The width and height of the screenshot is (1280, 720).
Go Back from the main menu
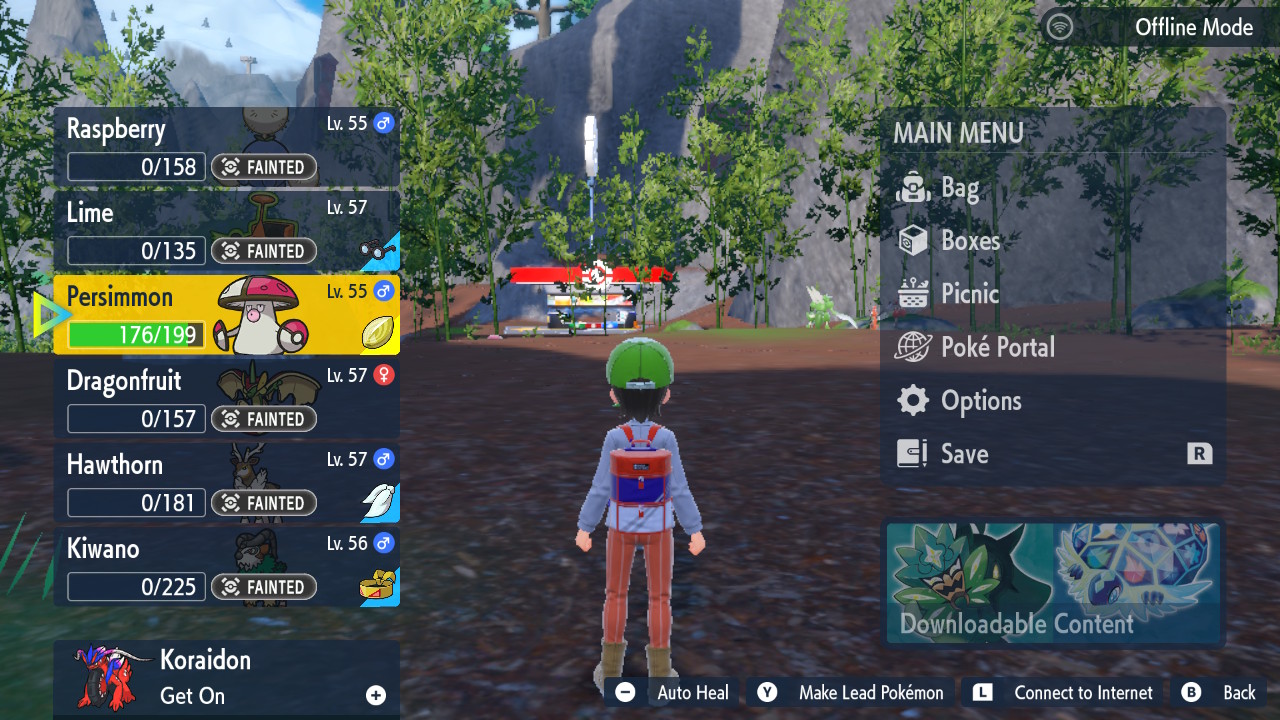(x=1220, y=693)
